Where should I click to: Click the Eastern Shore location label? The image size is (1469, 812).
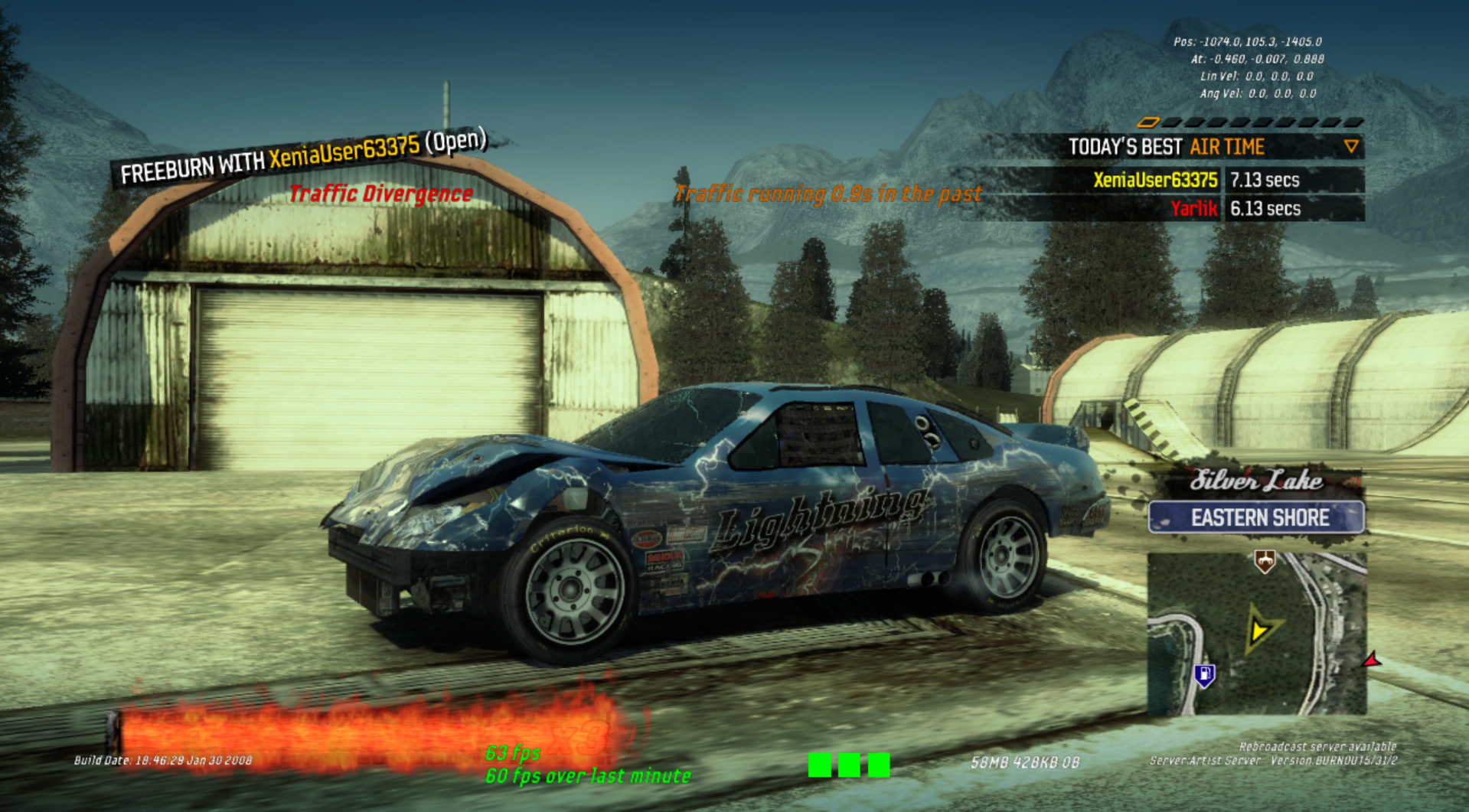click(1256, 518)
